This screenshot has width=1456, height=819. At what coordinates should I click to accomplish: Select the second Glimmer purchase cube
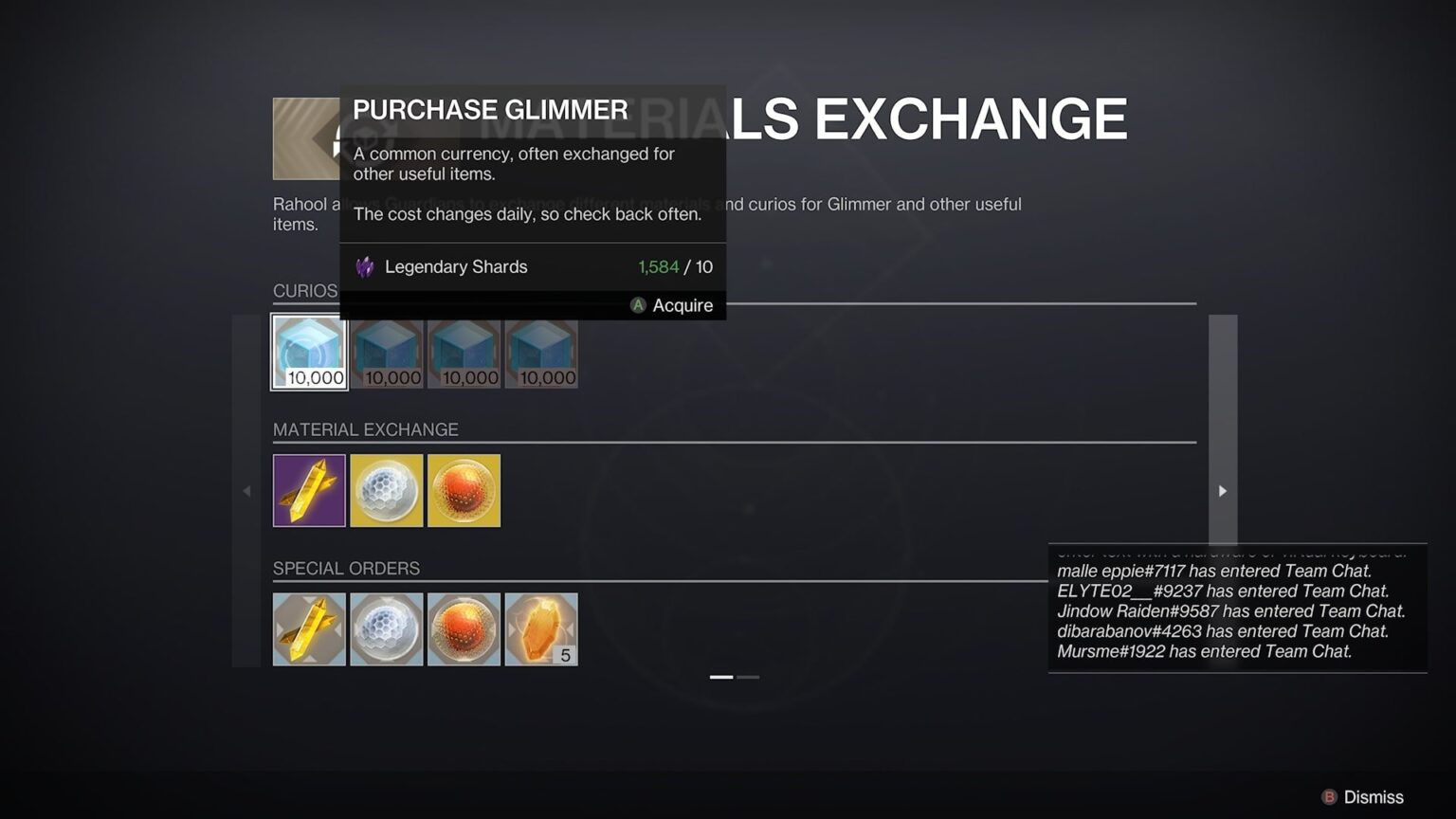click(386, 351)
